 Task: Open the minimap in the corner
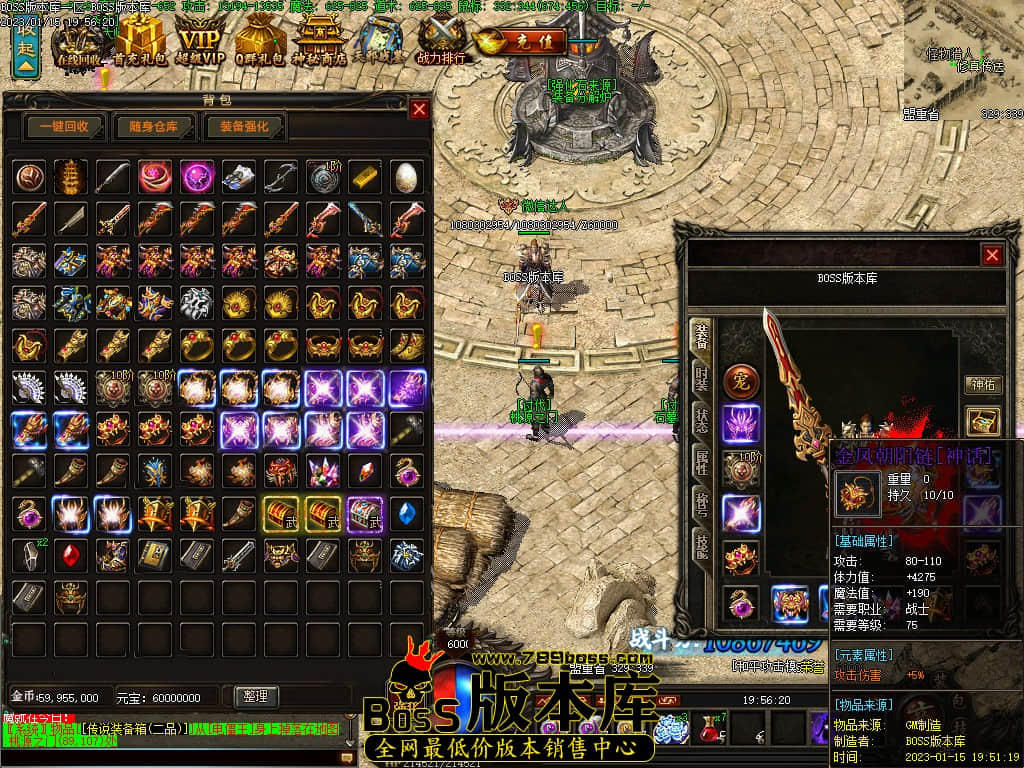(963, 55)
